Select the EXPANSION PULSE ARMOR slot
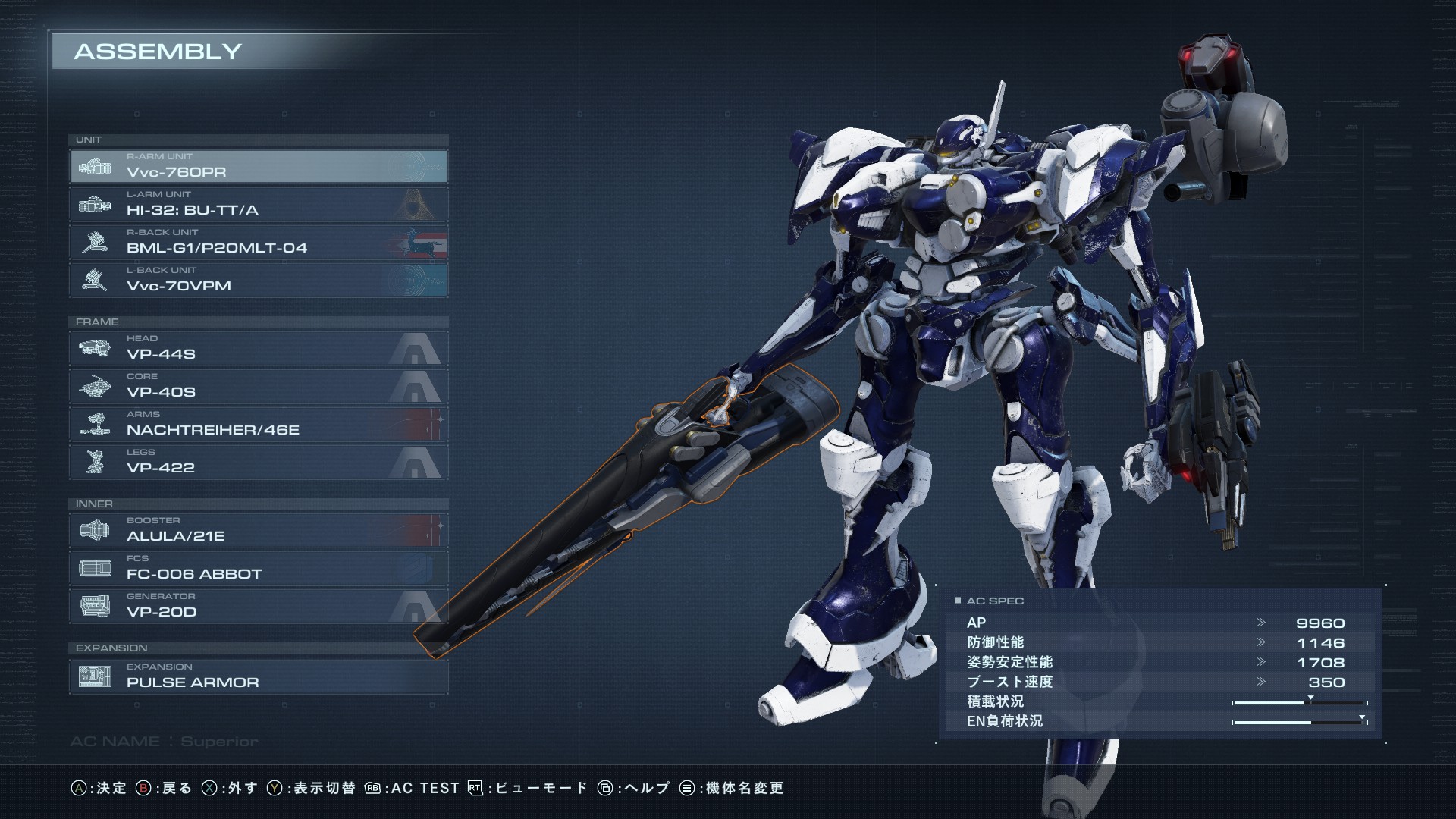The height and width of the screenshot is (819, 1456). coord(259,676)
